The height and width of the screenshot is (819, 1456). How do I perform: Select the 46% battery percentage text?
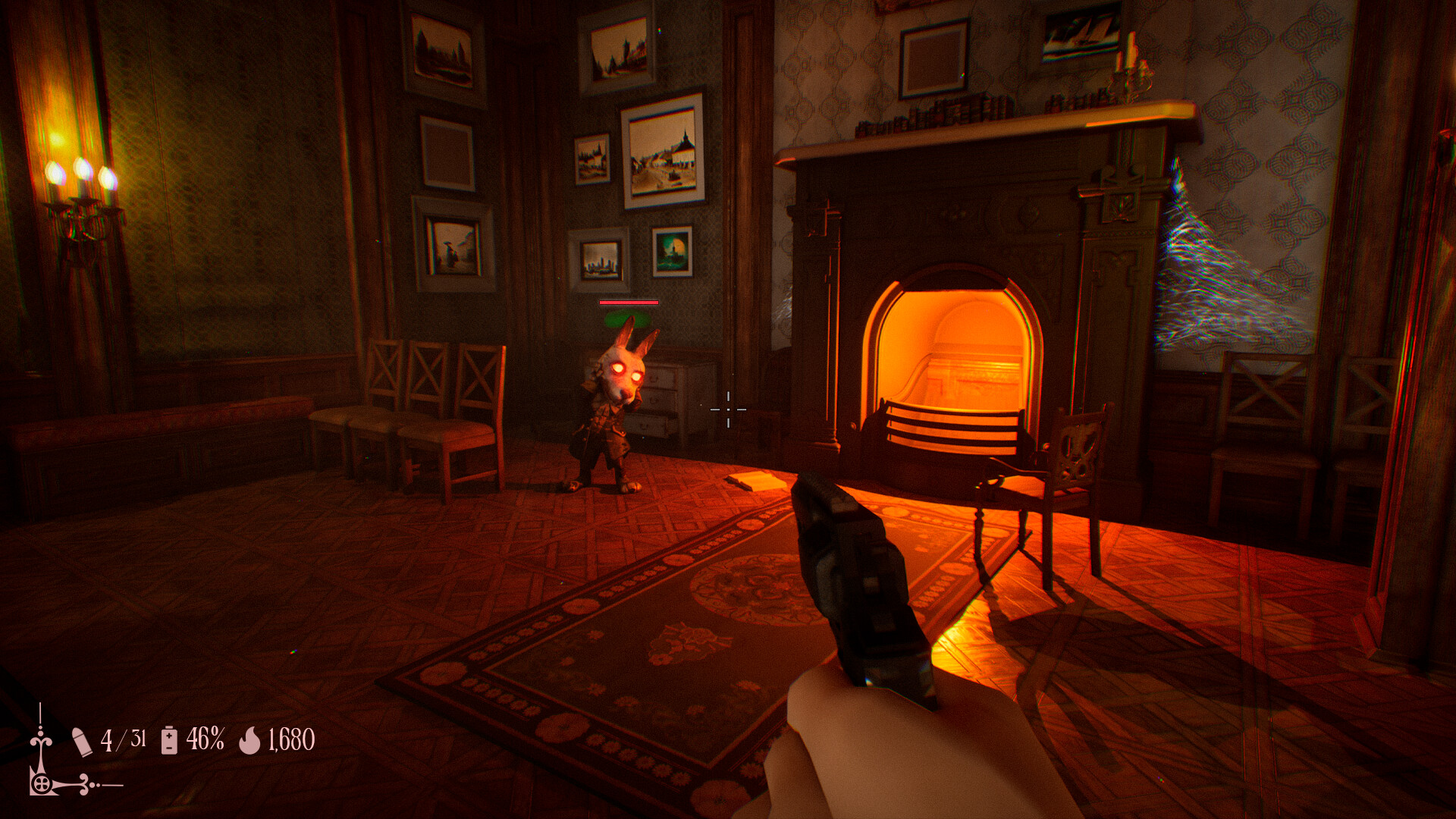click(x=206, y=739)
